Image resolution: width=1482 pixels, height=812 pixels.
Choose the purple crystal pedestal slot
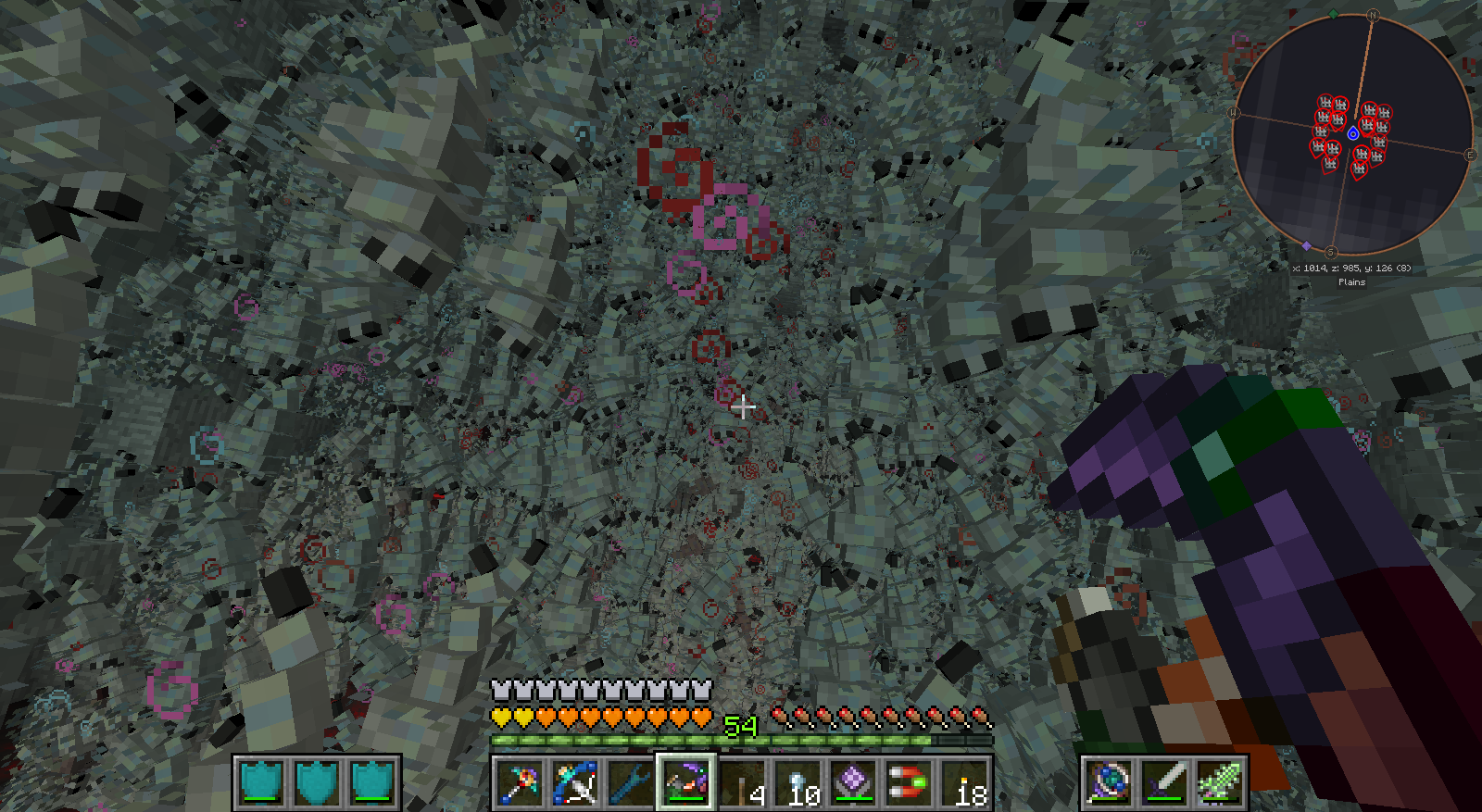point(854,783)
